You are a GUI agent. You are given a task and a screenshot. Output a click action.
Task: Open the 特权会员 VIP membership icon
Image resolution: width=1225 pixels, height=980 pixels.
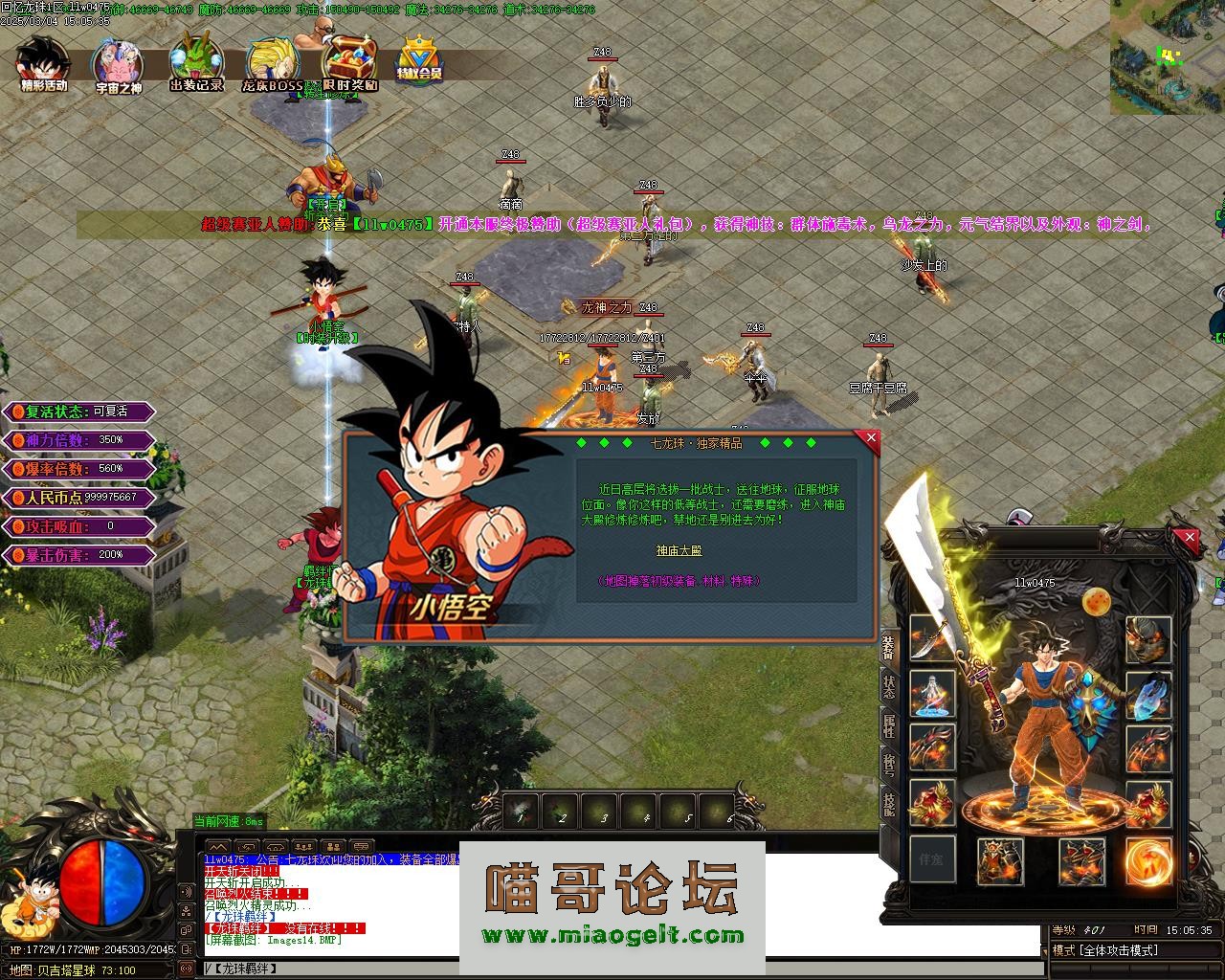tap(418, 61)
